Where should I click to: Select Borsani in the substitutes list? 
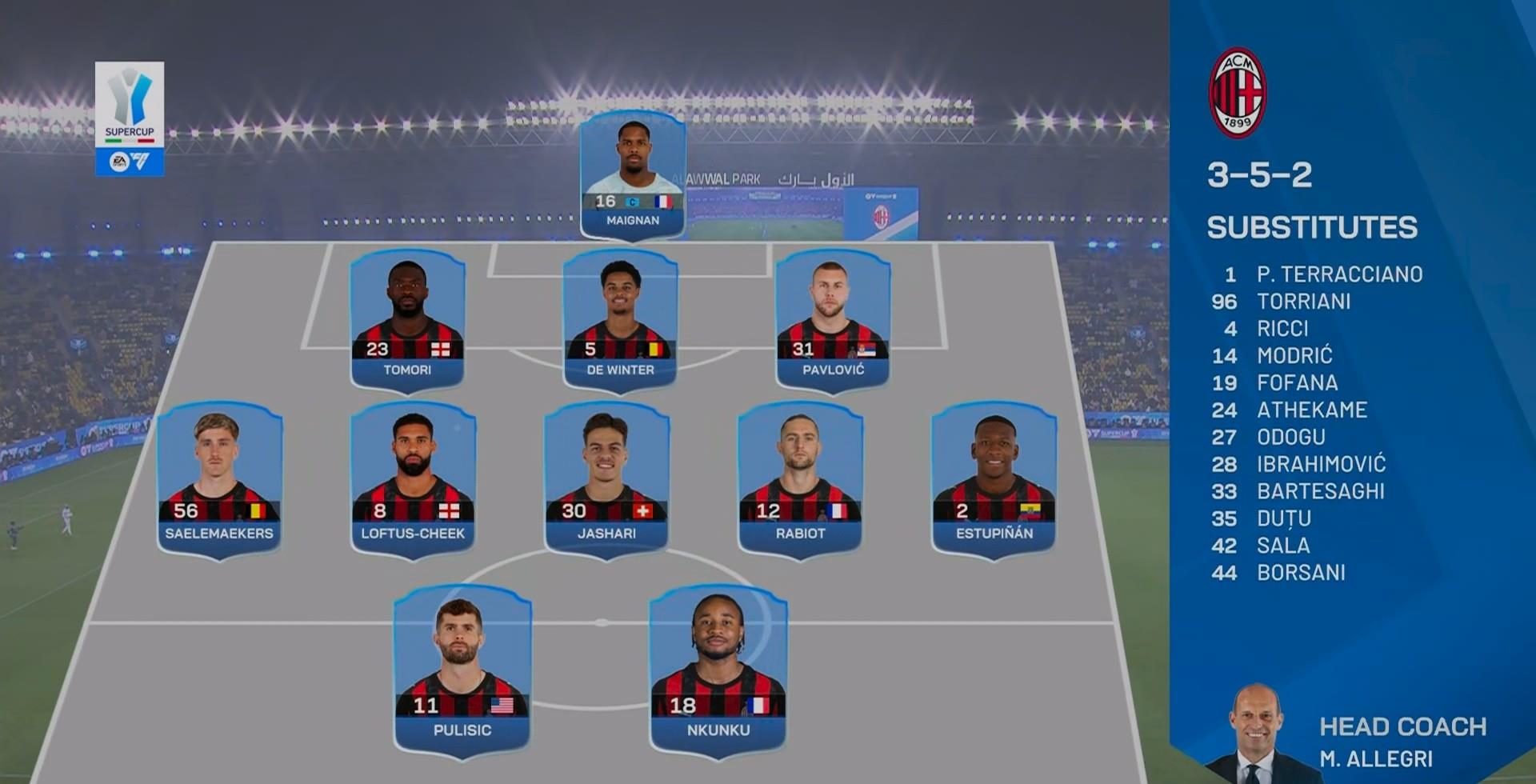pos(1301,573)
